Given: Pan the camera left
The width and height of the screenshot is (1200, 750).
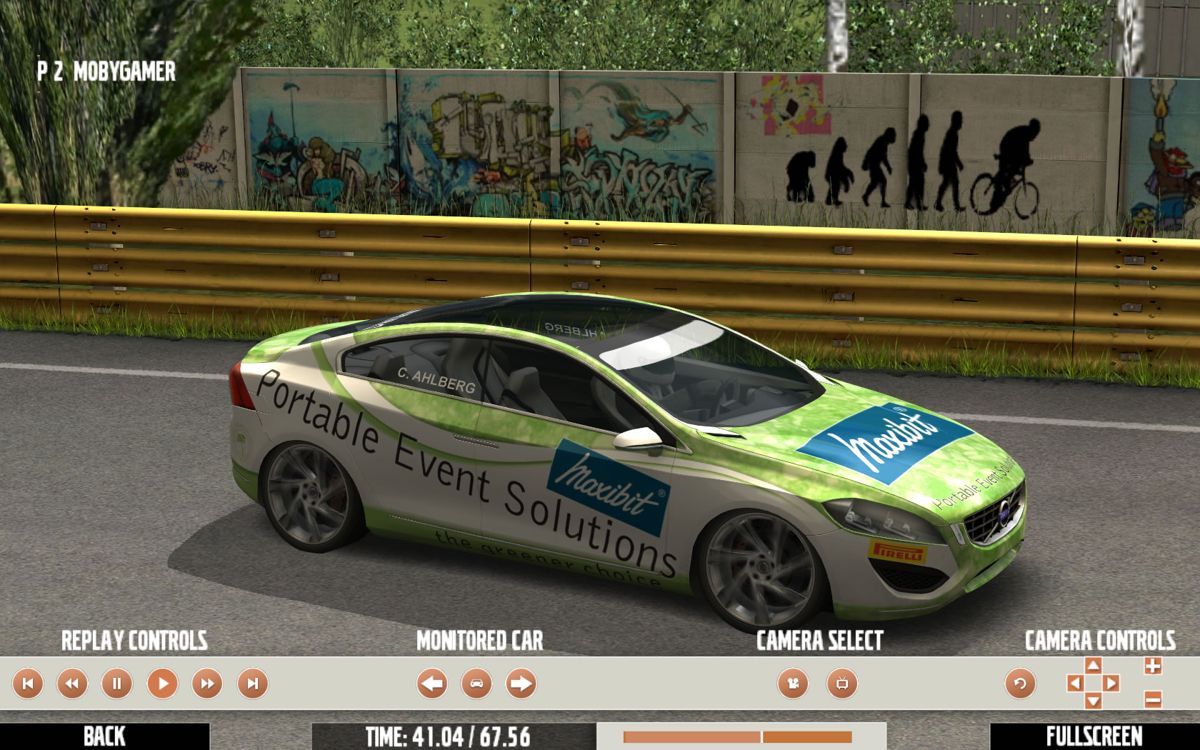Looking at the screenshot, I should pos(1075,683).
